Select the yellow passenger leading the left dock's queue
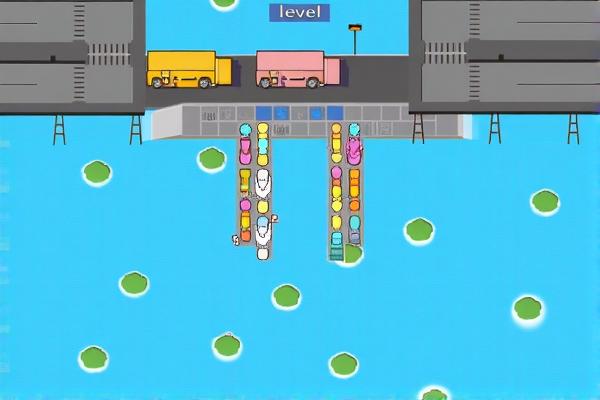 (263, 130)
